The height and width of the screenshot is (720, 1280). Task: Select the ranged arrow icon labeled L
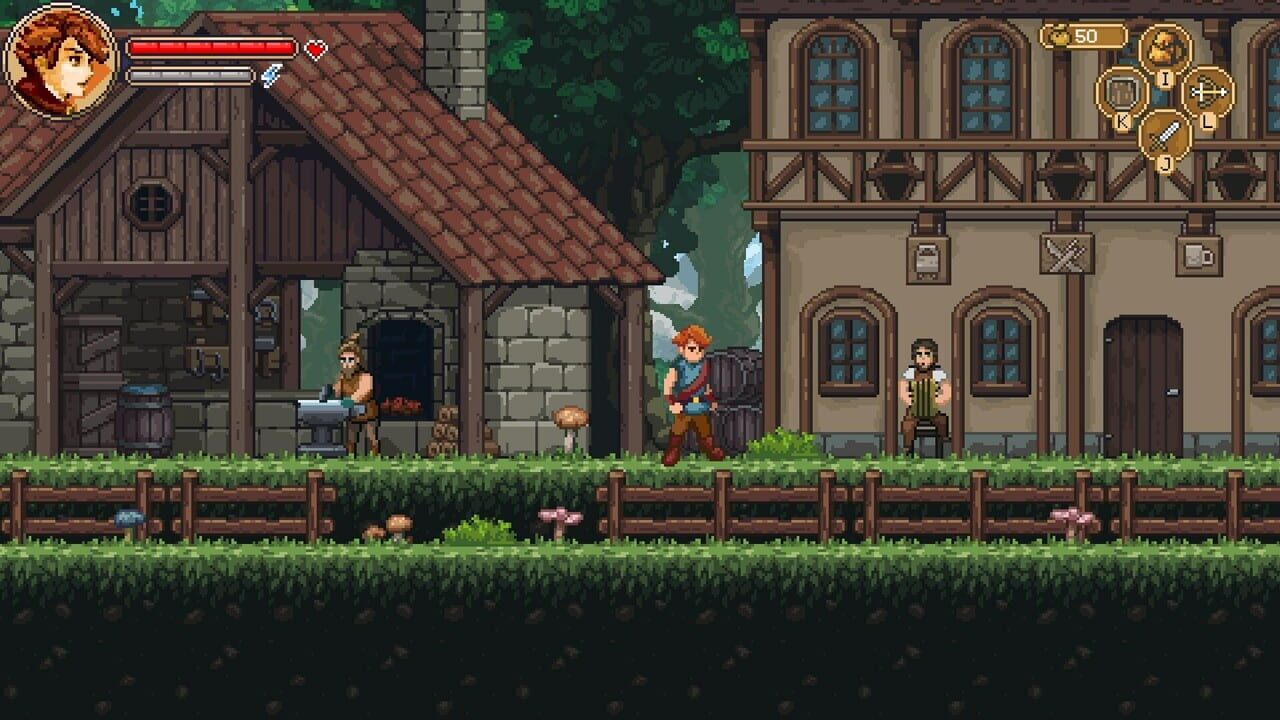tap(1207, 93)
